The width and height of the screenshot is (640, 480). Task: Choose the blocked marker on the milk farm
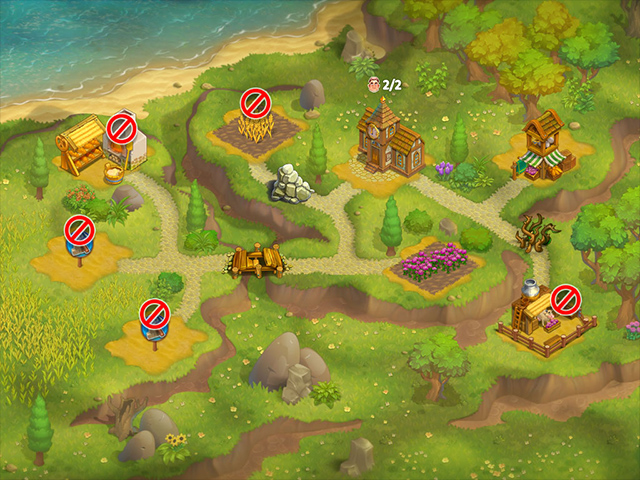[565, 298]
